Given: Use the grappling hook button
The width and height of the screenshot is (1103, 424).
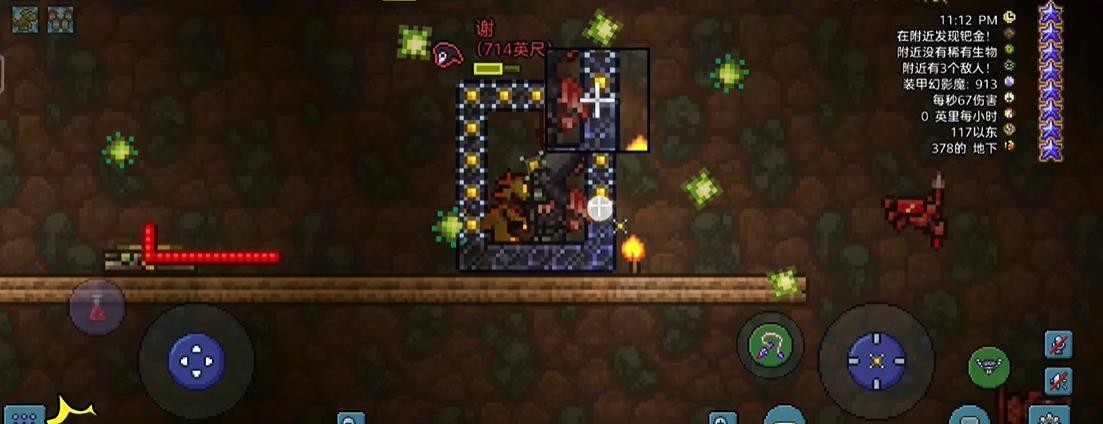Looking at the screenshot, I should point(770,346).
